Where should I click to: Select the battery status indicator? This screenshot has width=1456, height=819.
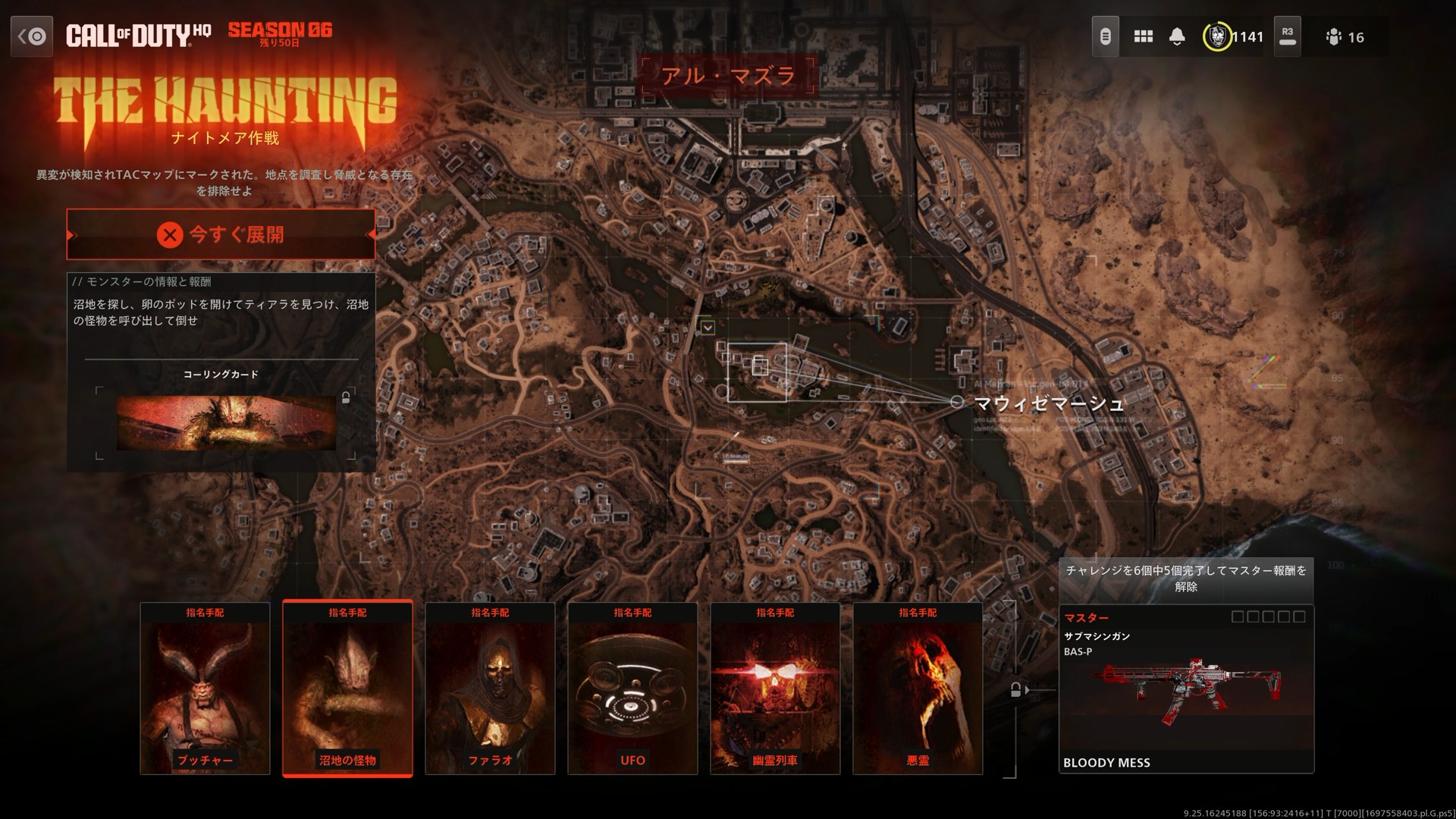1105,36
